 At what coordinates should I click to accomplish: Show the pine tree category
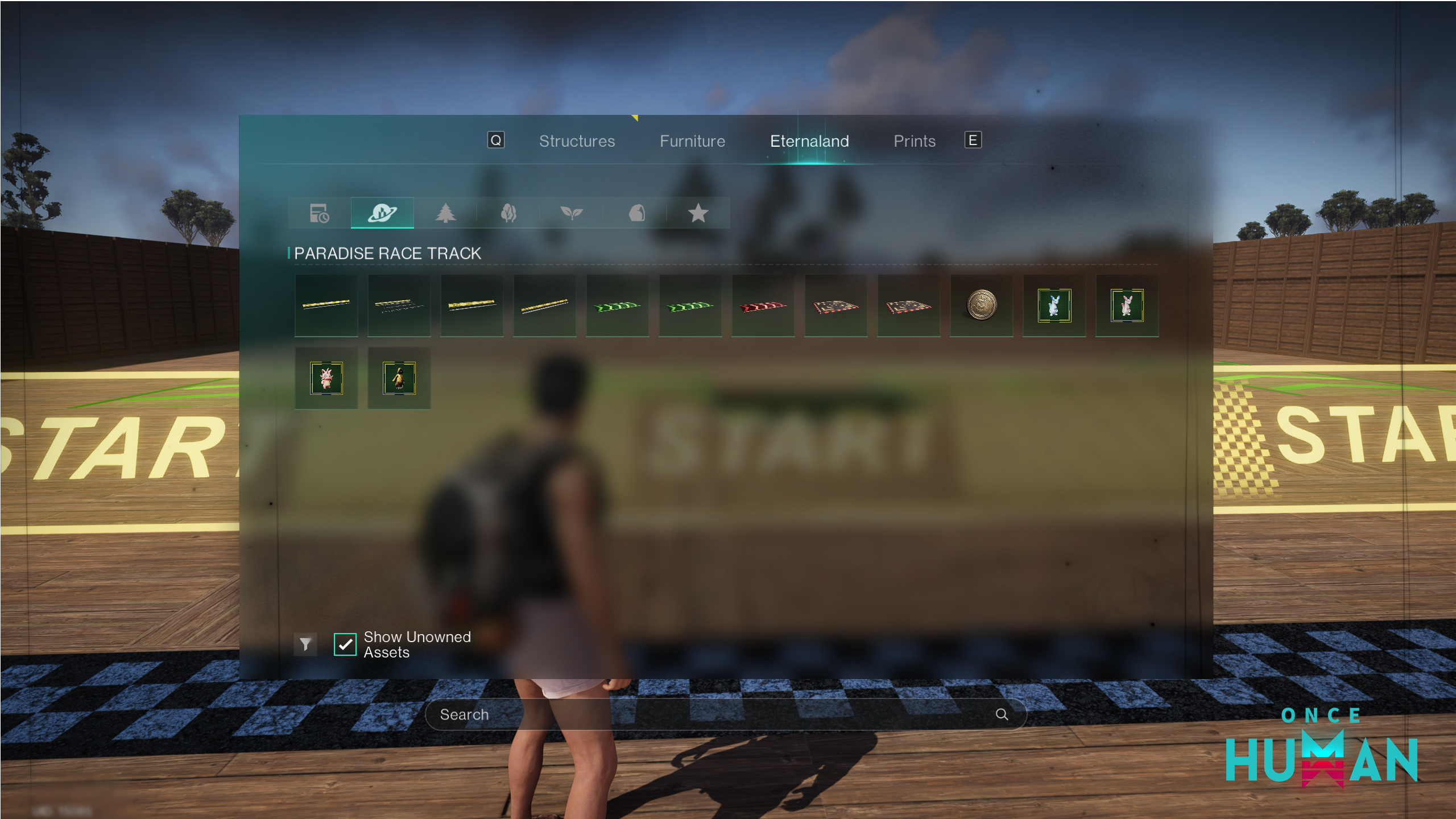click(x=445, y=213)
